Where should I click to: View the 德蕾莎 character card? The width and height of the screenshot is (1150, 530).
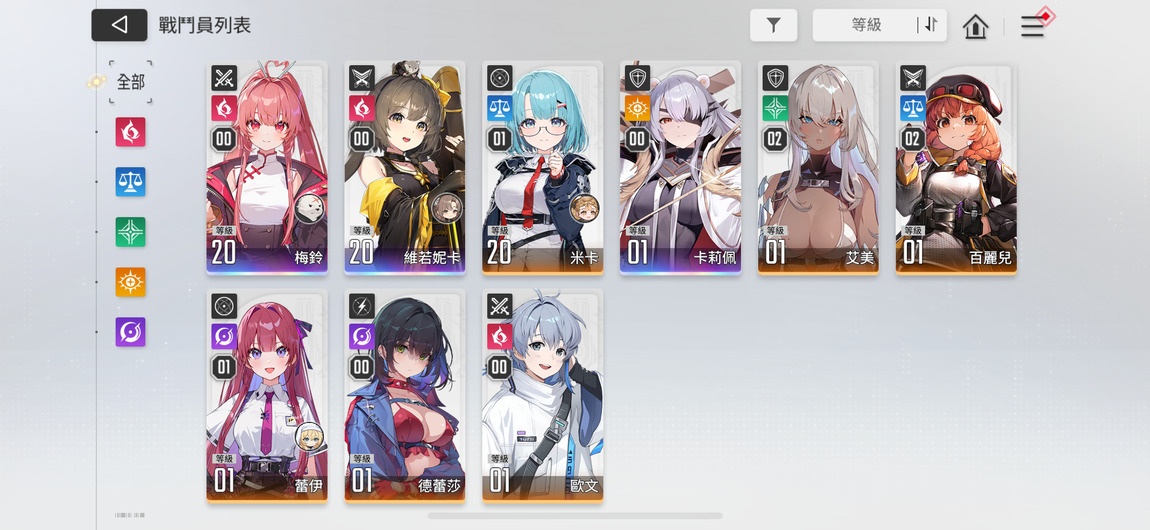click(405, 395)
